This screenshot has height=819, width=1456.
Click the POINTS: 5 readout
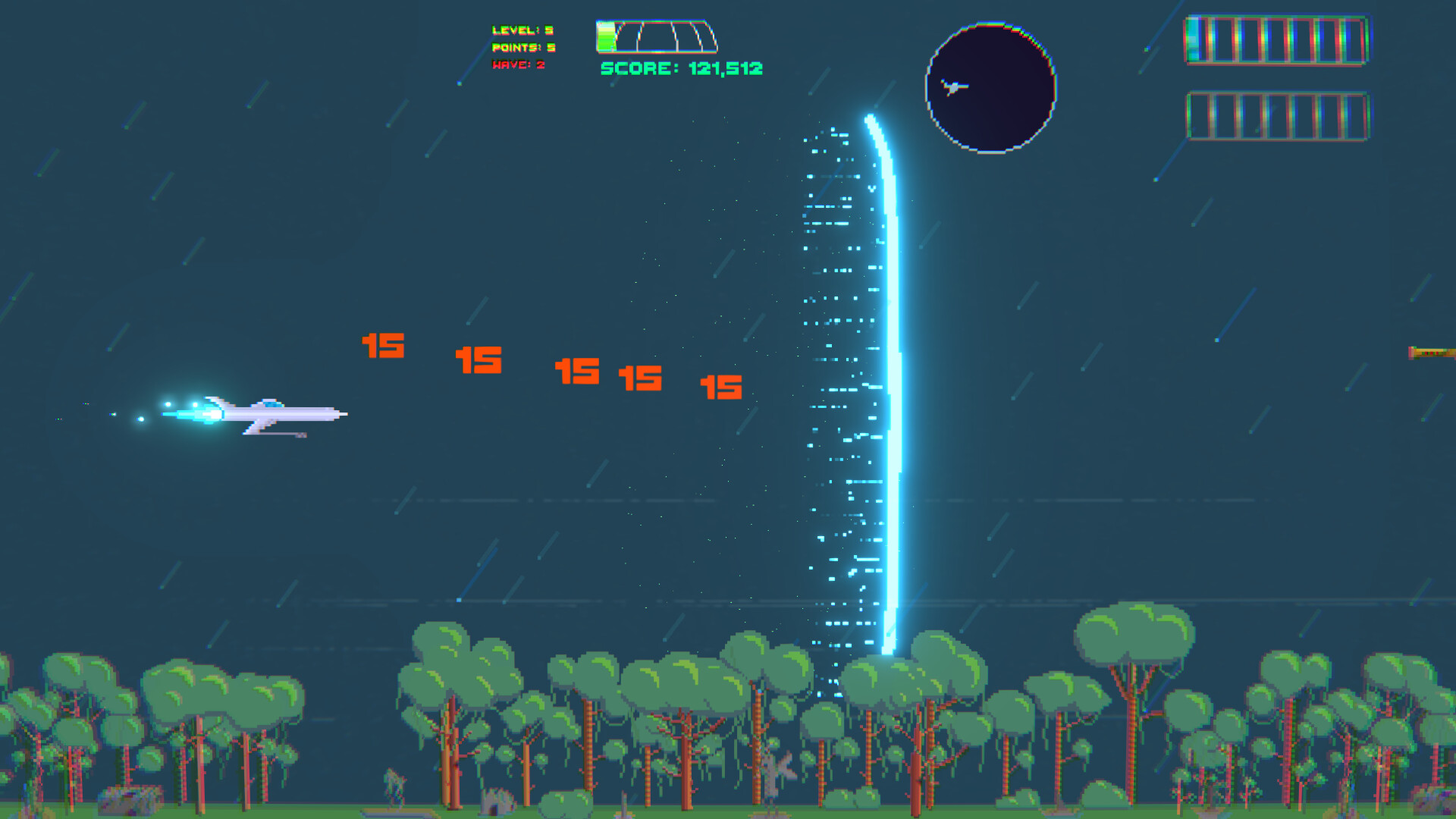point(522,48)
